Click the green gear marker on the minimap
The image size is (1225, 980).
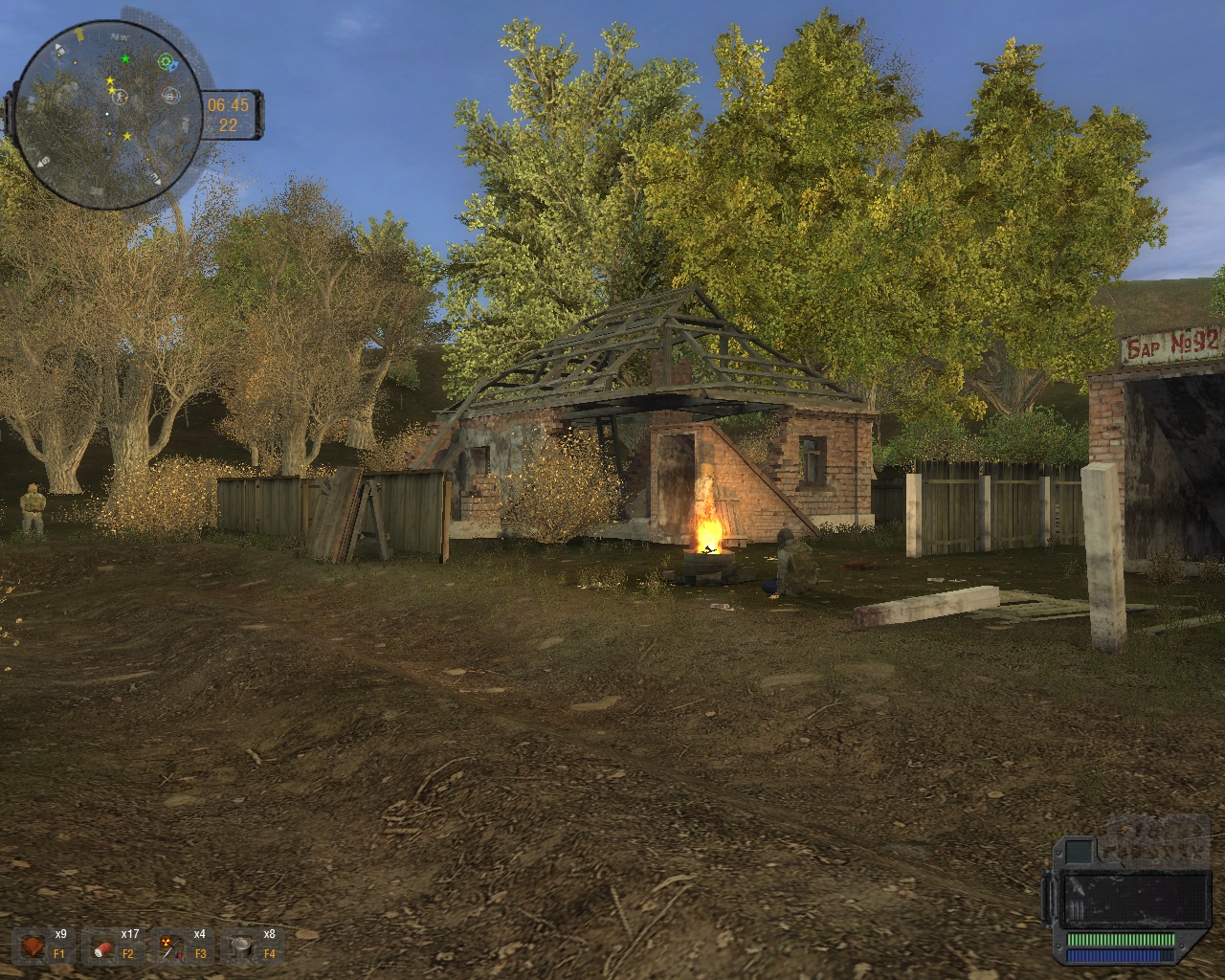point(167,61)
